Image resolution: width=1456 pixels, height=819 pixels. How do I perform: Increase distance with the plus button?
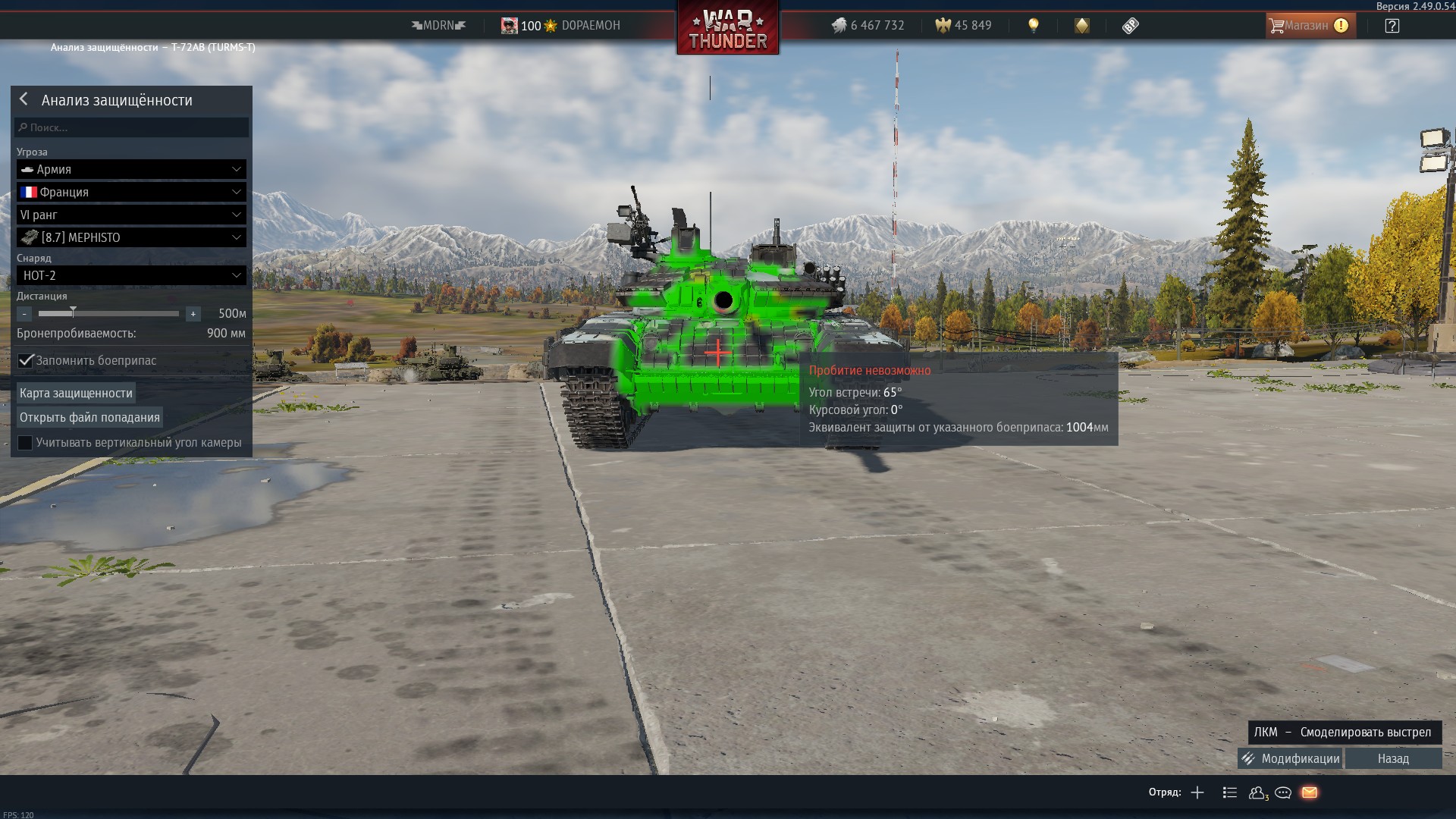[x=193, y=313]
